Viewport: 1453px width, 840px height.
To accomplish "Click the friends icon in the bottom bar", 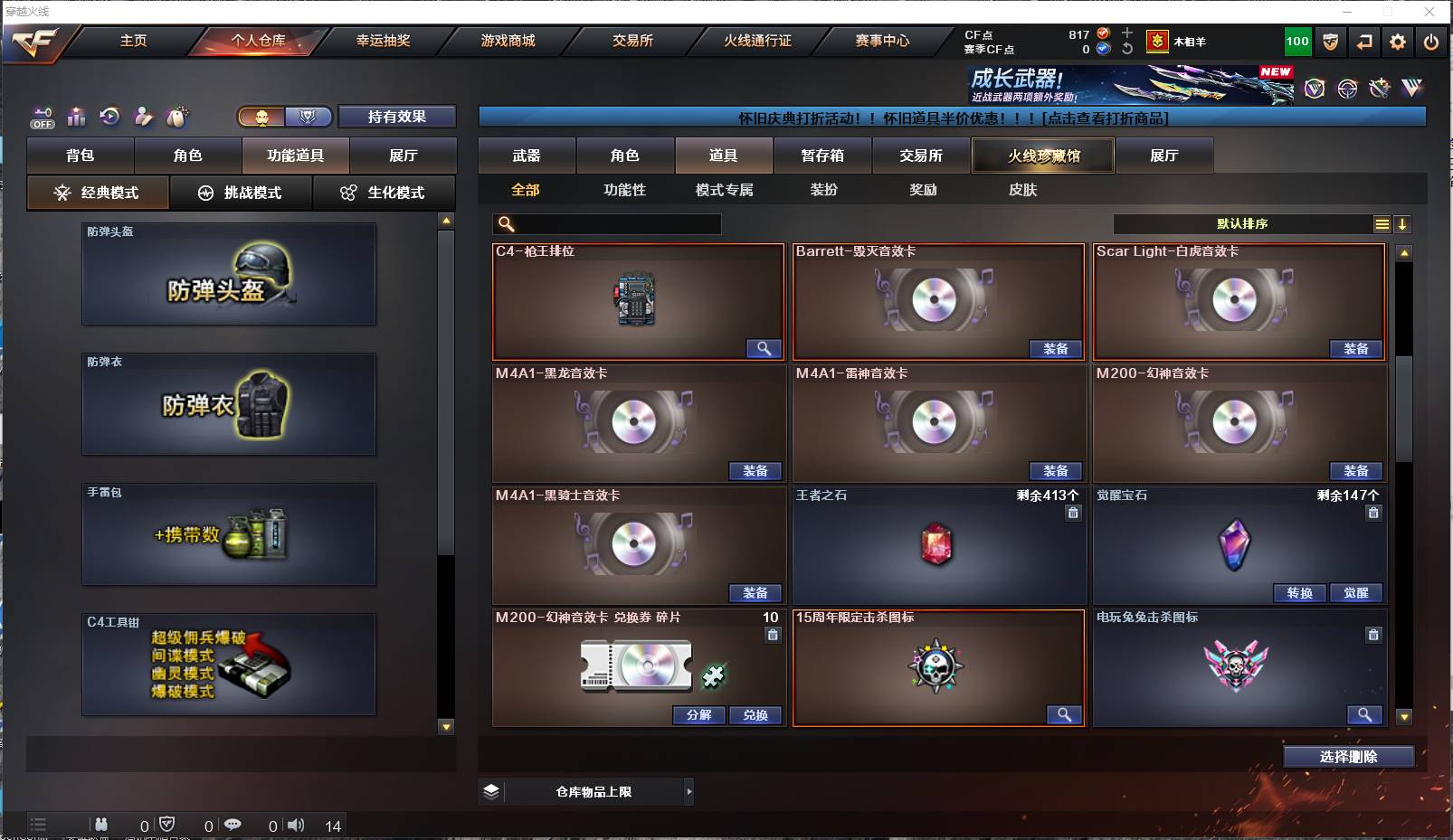I will pos(101,825).
